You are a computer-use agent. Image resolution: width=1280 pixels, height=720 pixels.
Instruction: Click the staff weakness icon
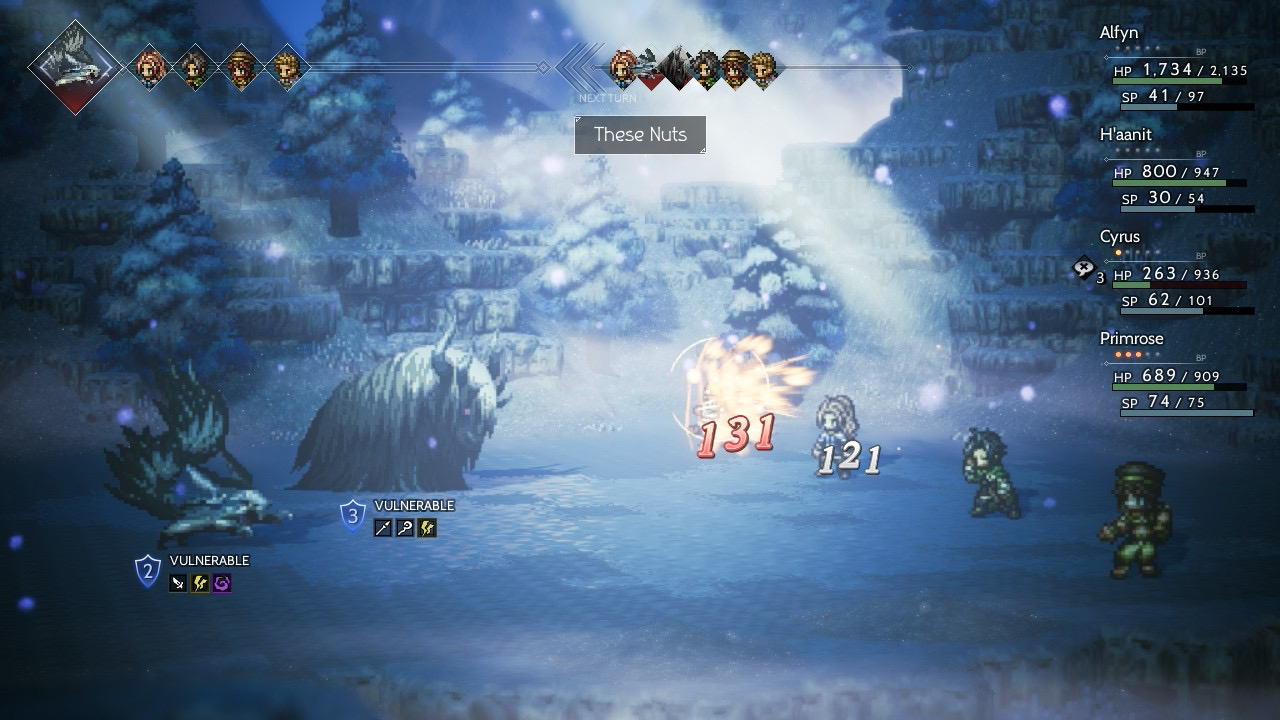click(405, 528)
